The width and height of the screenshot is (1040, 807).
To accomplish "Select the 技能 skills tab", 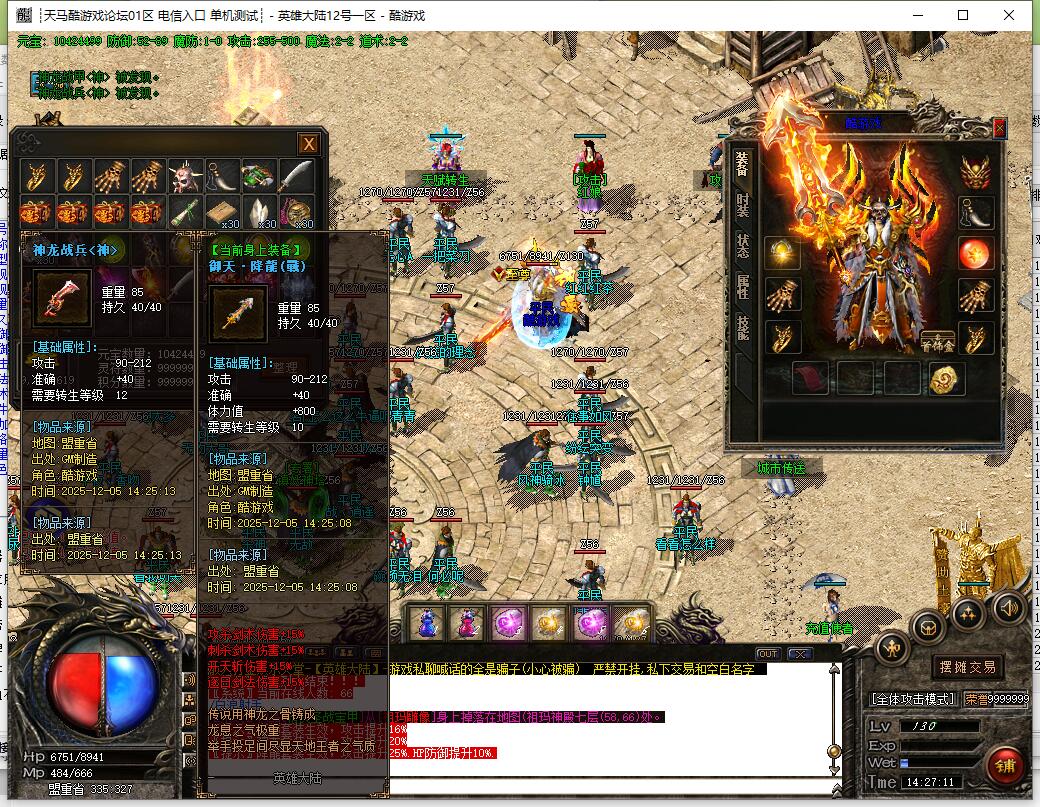I will (x=742, y=329).
